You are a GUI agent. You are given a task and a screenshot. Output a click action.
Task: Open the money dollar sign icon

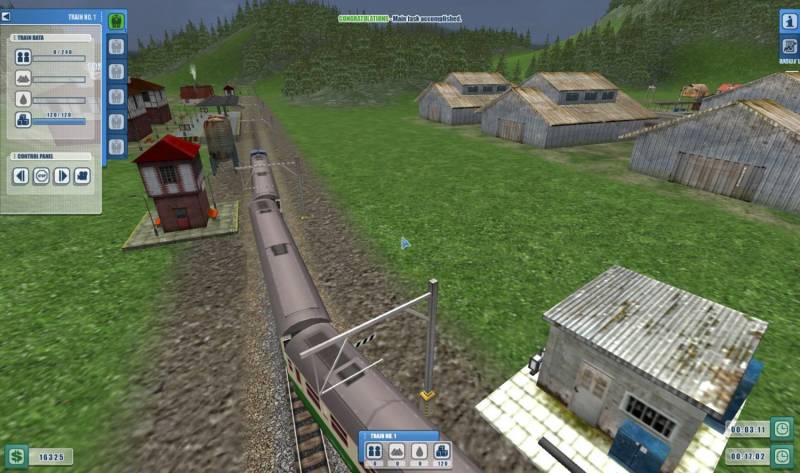pos(15,456)
